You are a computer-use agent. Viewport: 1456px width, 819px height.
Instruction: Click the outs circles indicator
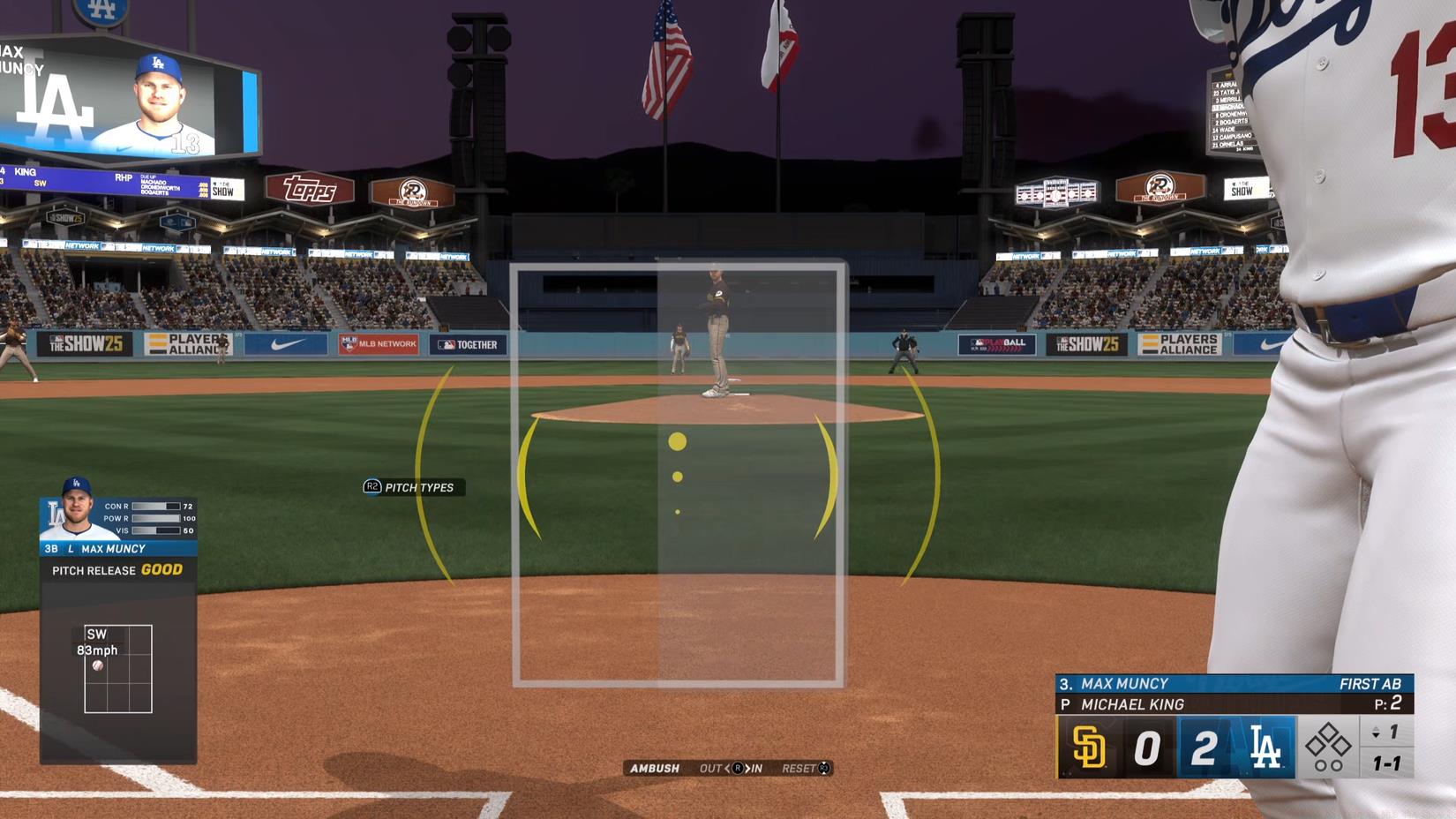(1326, 765)
